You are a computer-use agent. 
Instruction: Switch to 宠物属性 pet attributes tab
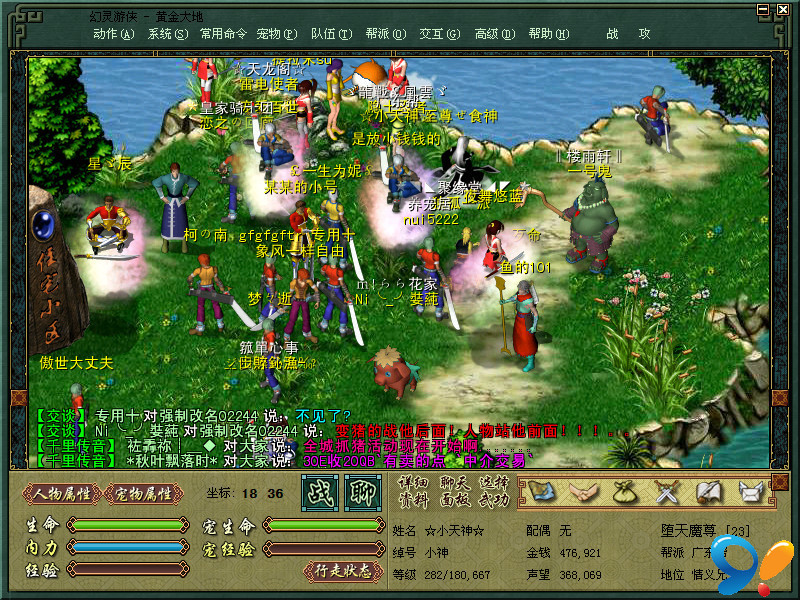pyautogui.click(x=144, y=493)
